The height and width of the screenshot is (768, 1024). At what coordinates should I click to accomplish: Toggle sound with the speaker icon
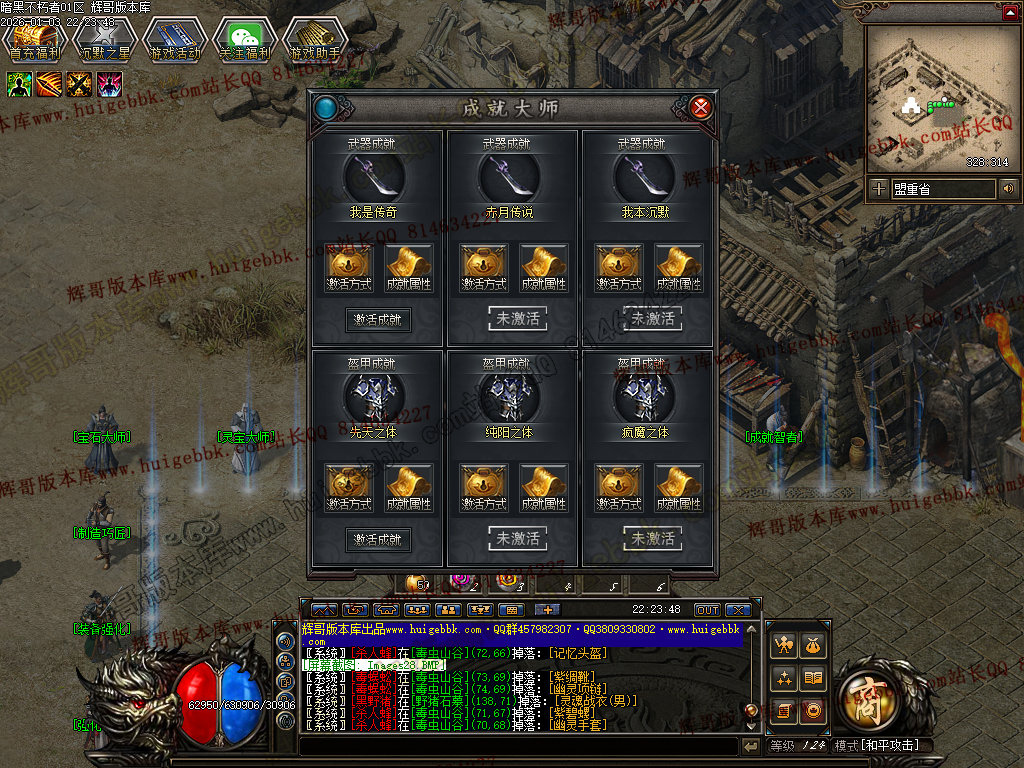[1008, 188]
